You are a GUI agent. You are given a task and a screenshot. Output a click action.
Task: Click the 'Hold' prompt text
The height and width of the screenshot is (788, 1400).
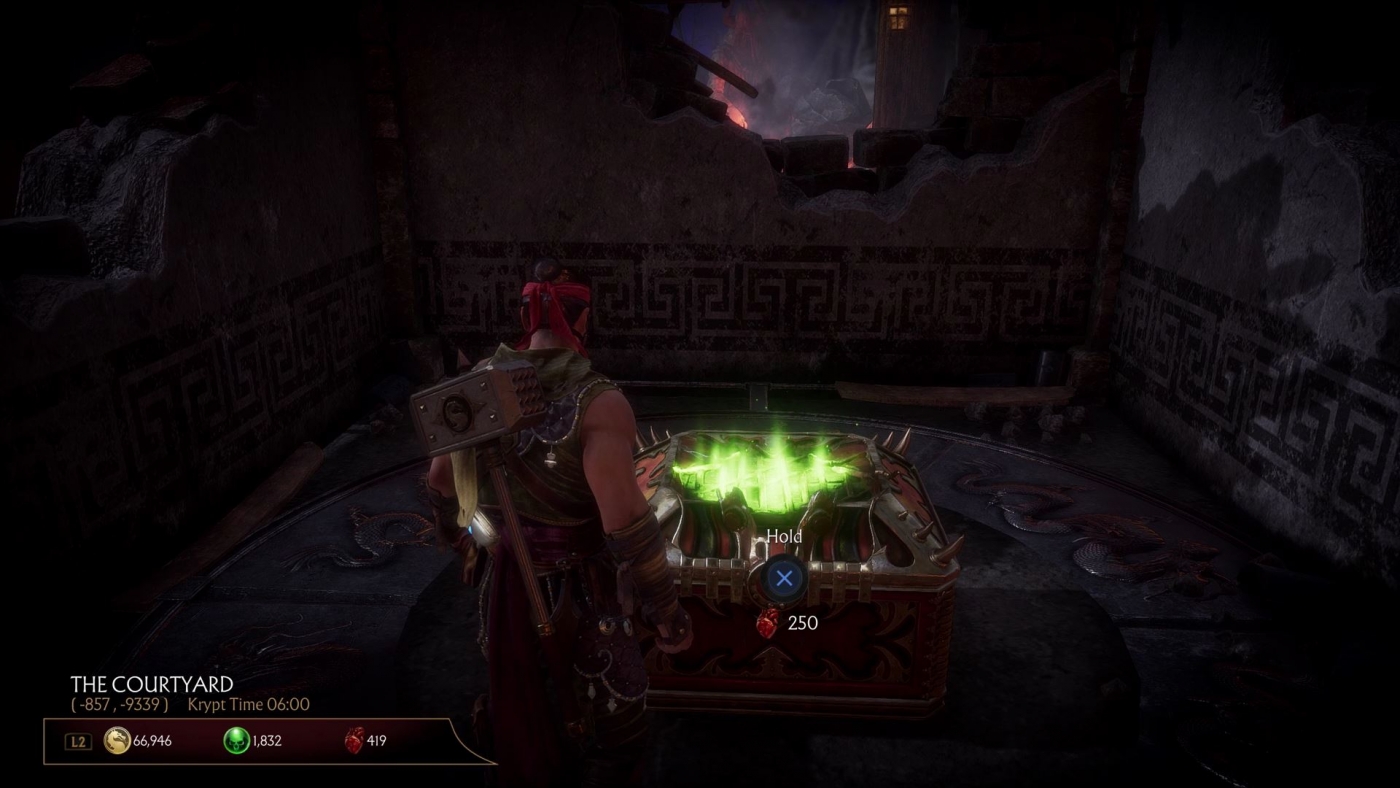[x=784, y=537]
